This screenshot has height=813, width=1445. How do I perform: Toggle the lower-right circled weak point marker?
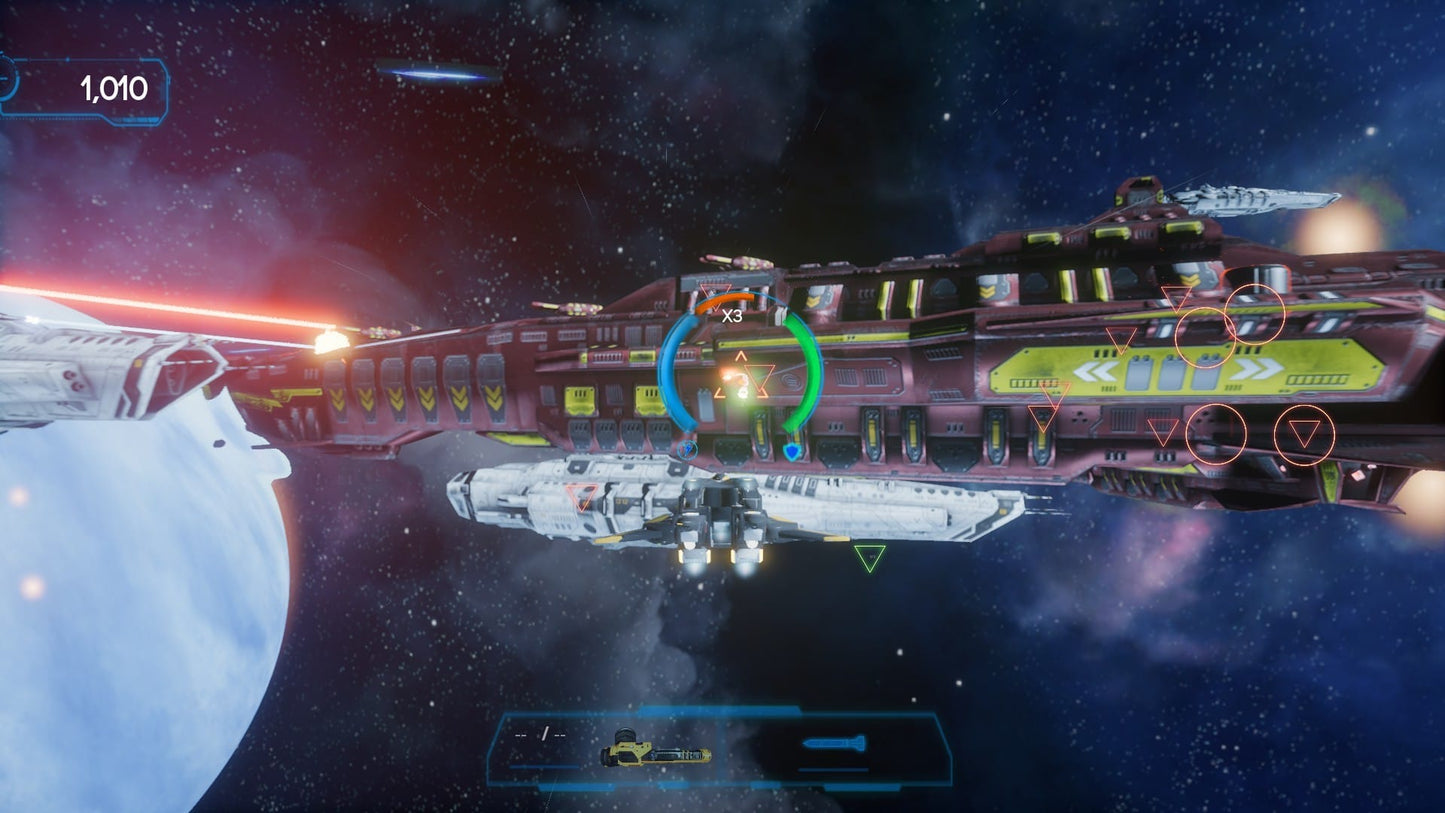tap(1303, 434)
